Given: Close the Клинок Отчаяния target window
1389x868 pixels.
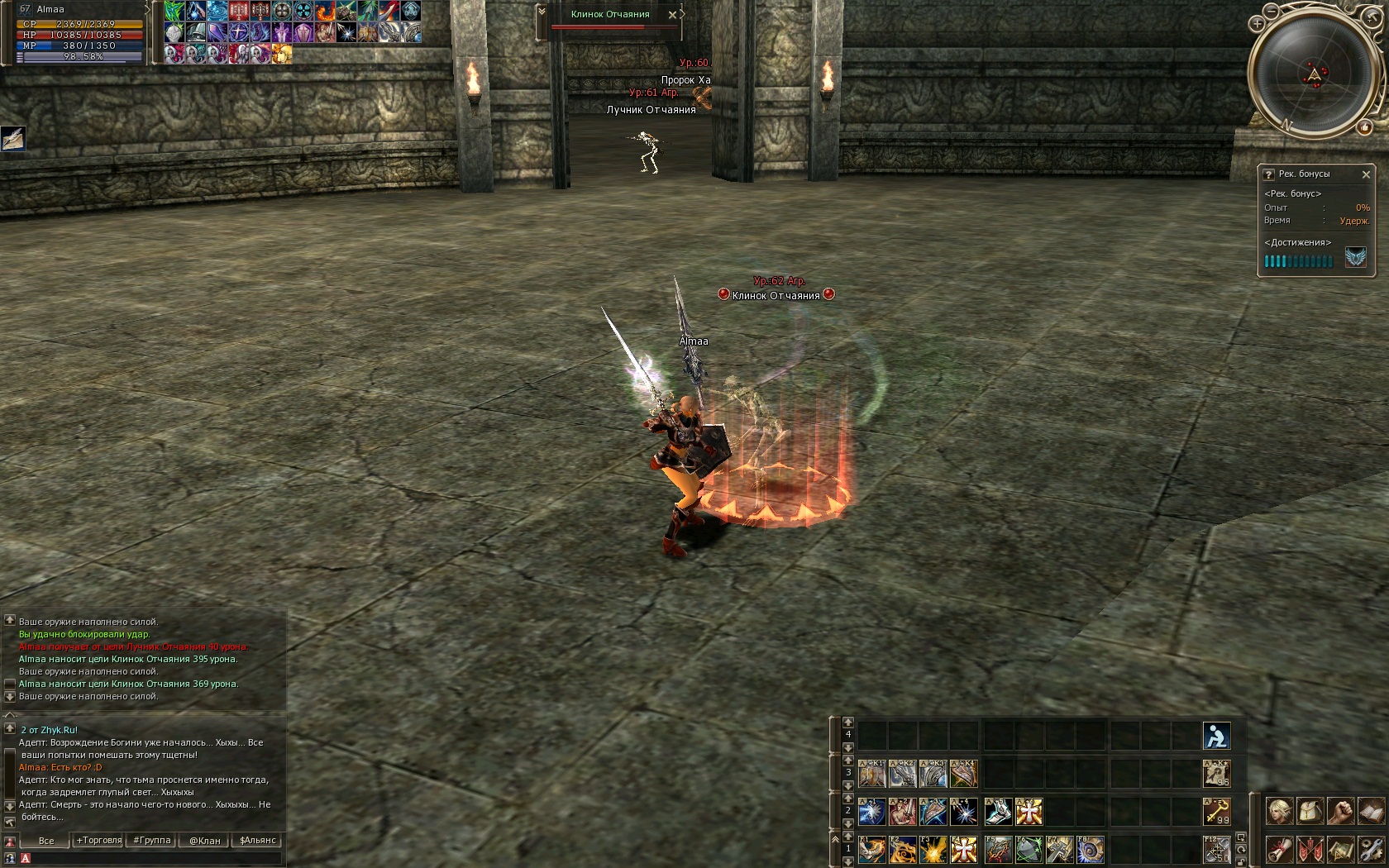Looking at the screenshot, I should (x=672, y=15).
